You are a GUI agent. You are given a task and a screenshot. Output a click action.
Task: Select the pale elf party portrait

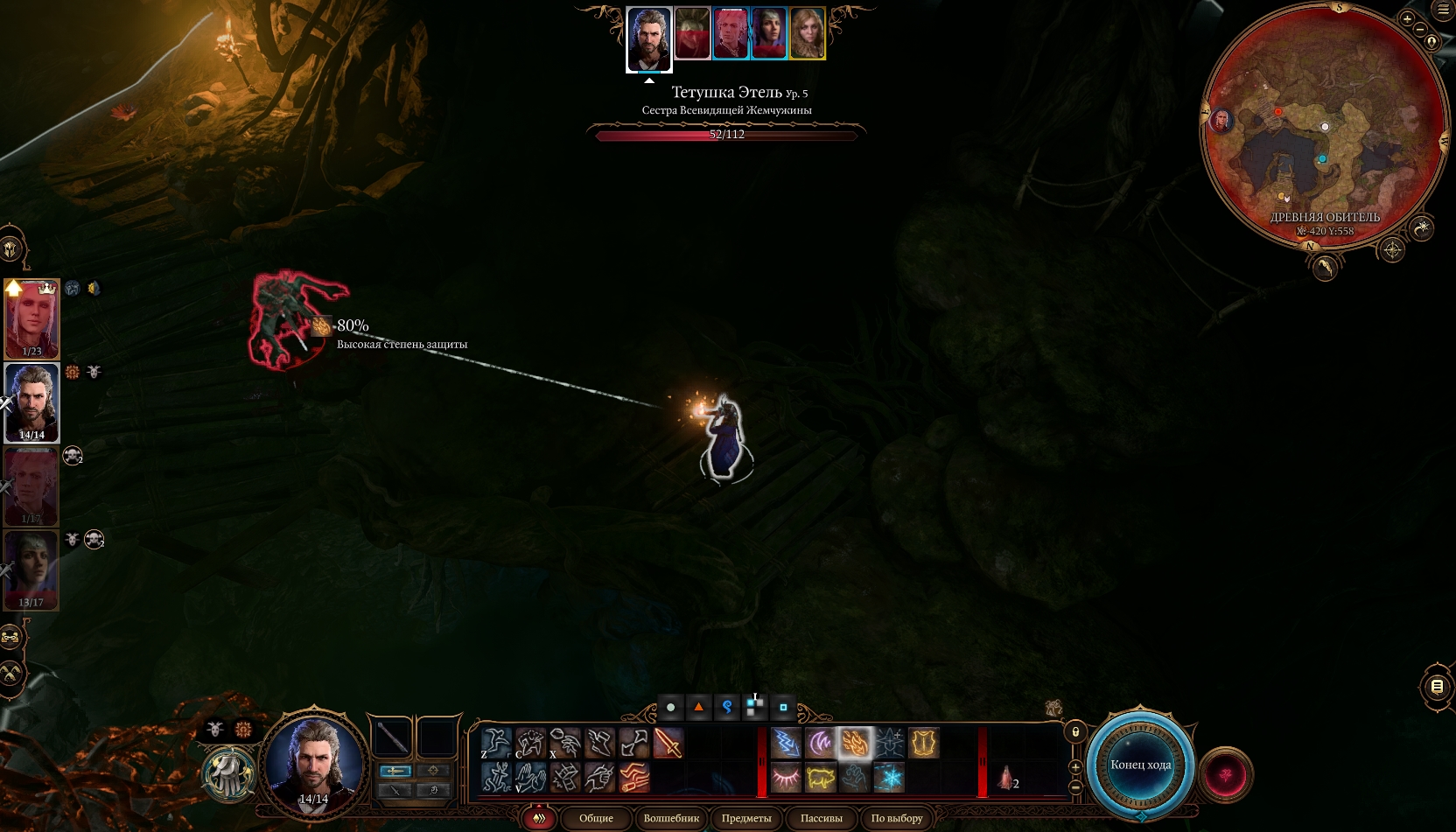point(31,319)
